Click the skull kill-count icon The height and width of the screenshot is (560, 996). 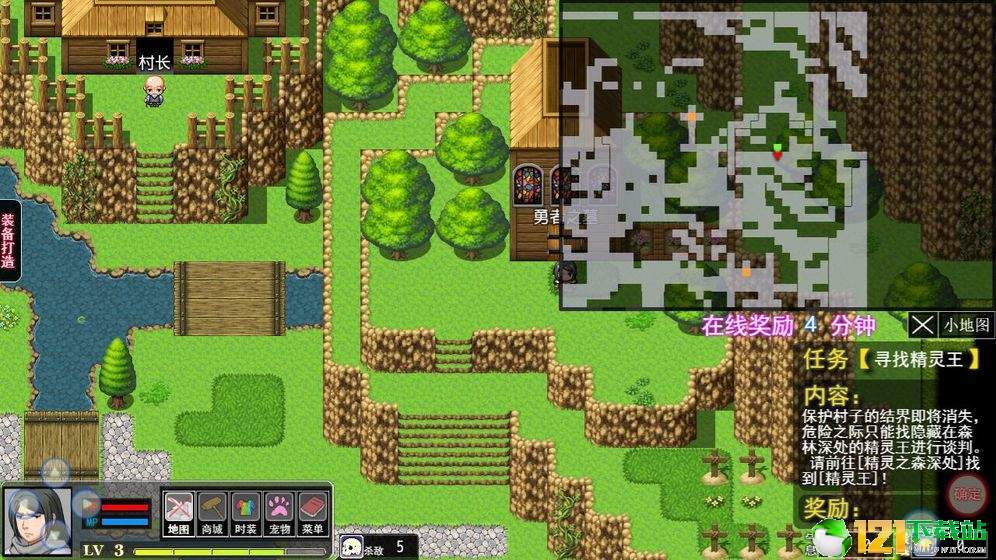[x=352, y=547]
